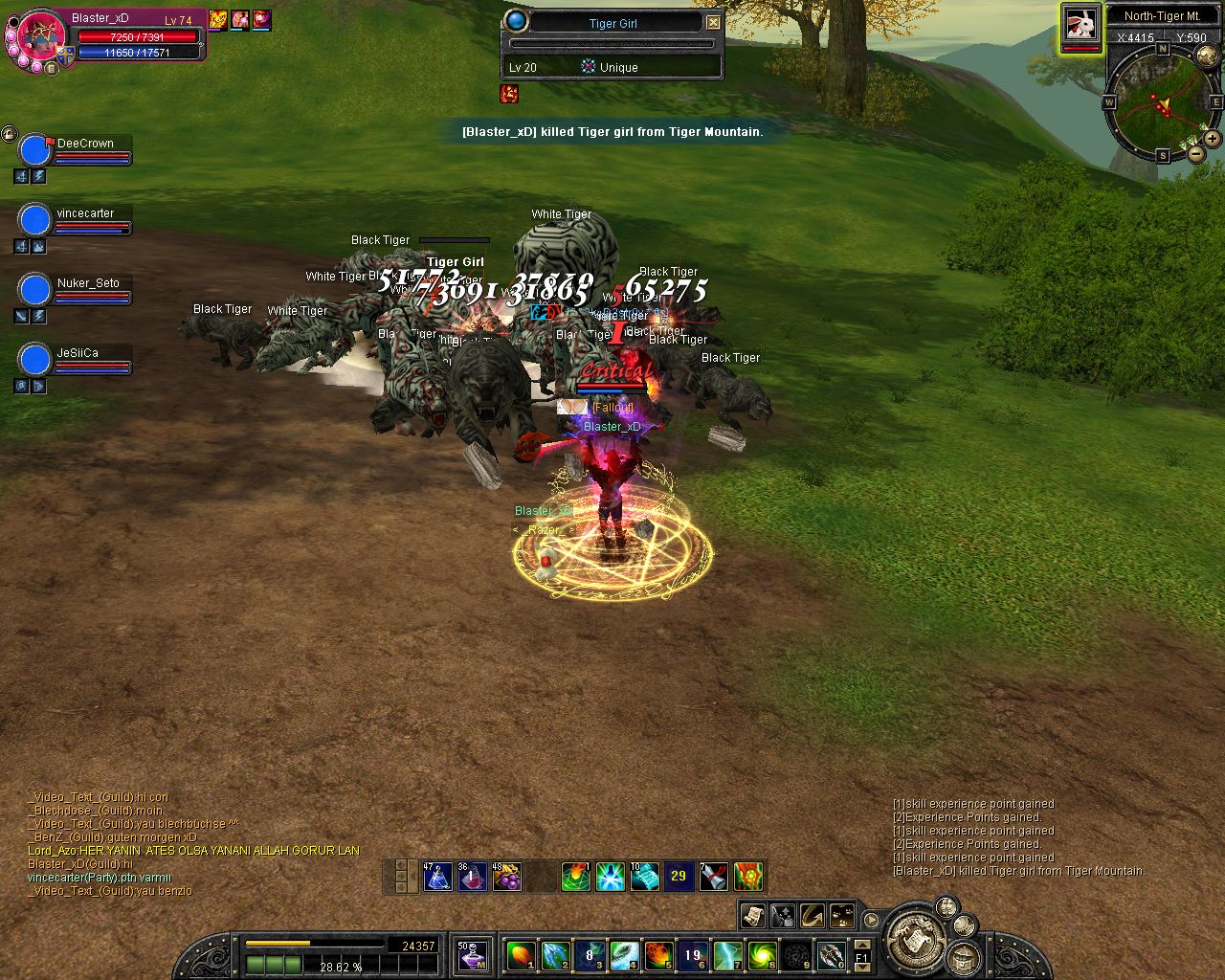The width and height of the screenshot is (1225, 980).
Task: Activate the lightning skill in slot 7
Action: pos(727,954)
